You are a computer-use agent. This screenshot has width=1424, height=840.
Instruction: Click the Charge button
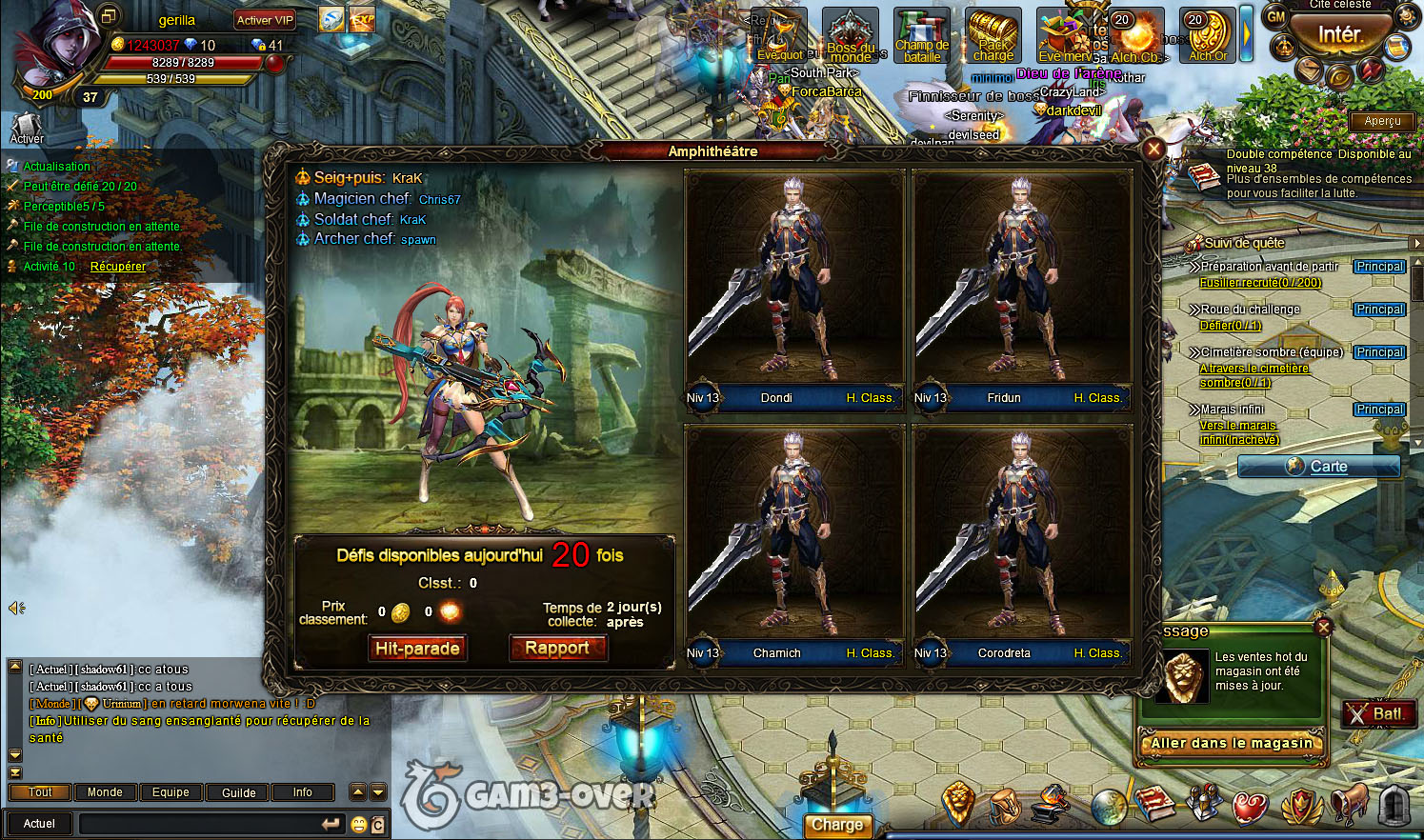click(836, 826)
